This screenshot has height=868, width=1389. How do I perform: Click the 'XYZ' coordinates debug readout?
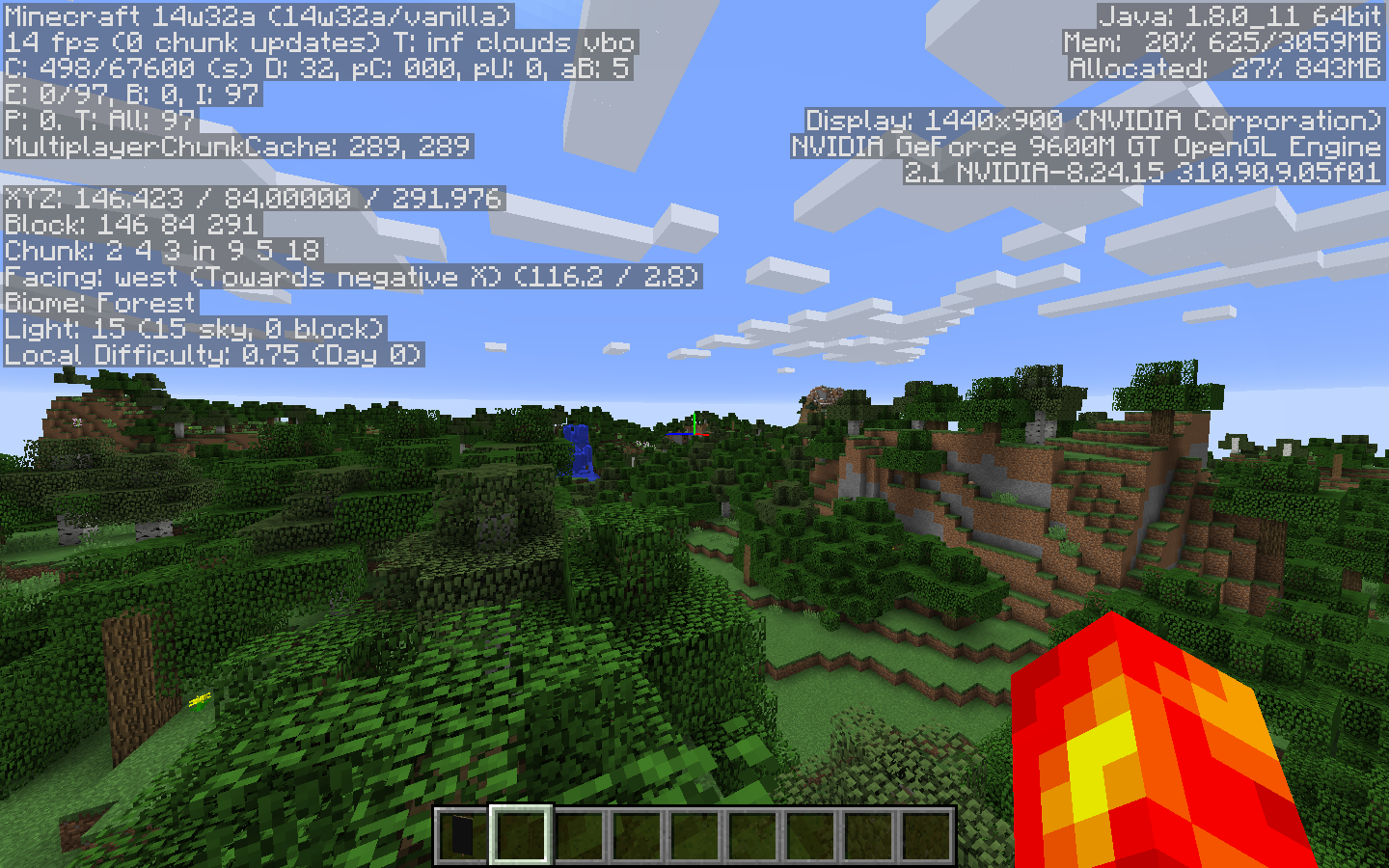point(251,199)
